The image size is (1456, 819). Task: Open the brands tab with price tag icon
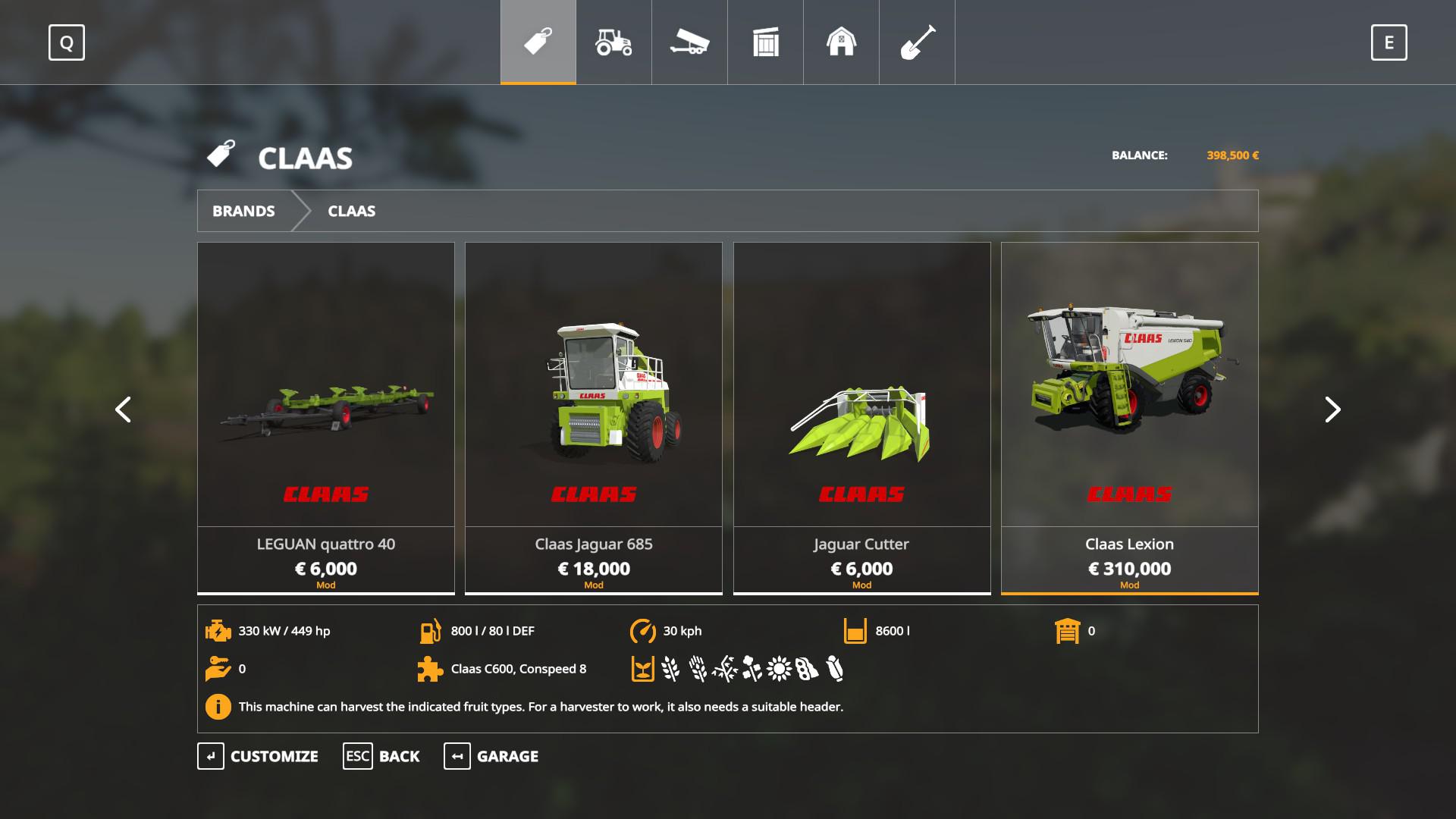tap(538, 42)
